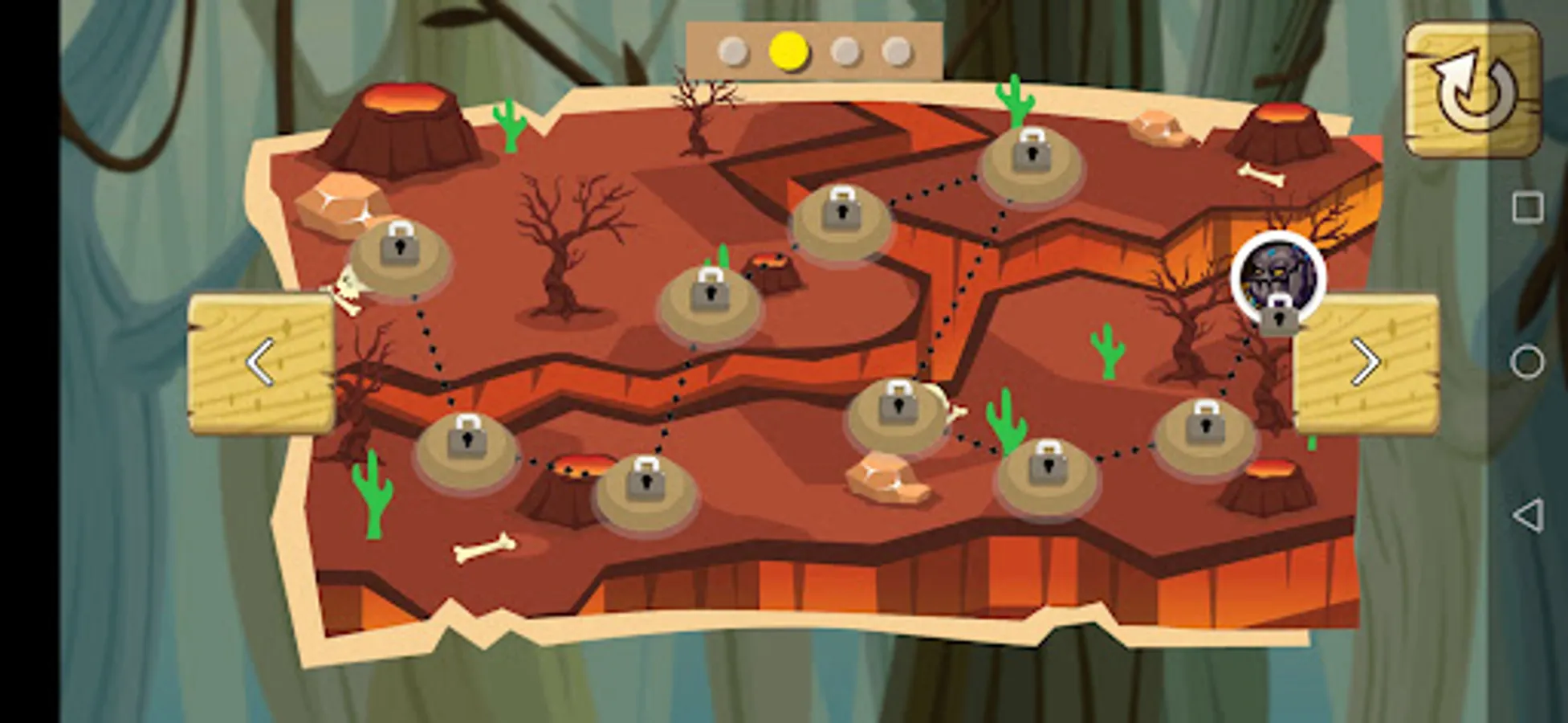Image resolution: width=1568 pixels, height=723 pixels.
Task: Select the first page indicator dot
Action: (x=732, y=51)
